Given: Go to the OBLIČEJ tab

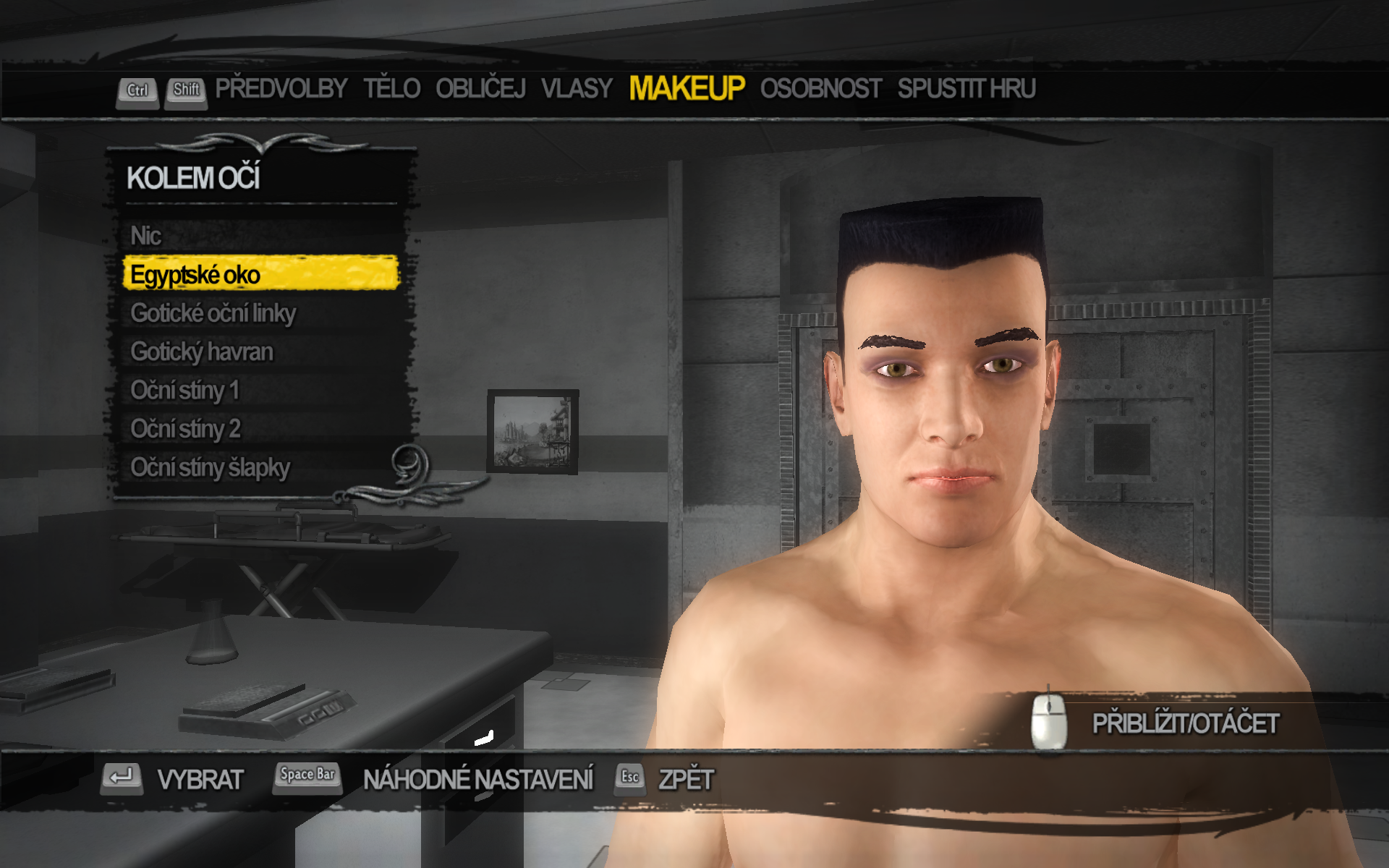Looking at the screenshot, I should click(480, 89).
